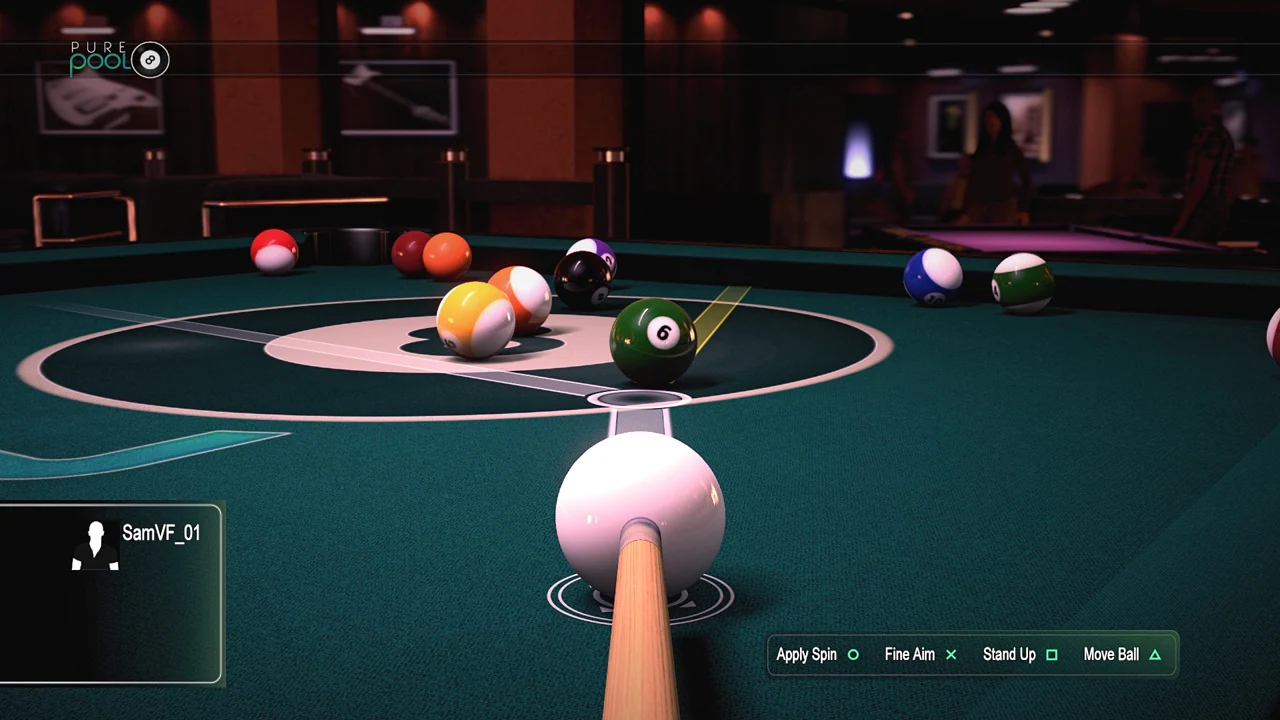The image size is (1280, 720).
Task: Select the Stand Up command label
Action: coord(1009,654)
